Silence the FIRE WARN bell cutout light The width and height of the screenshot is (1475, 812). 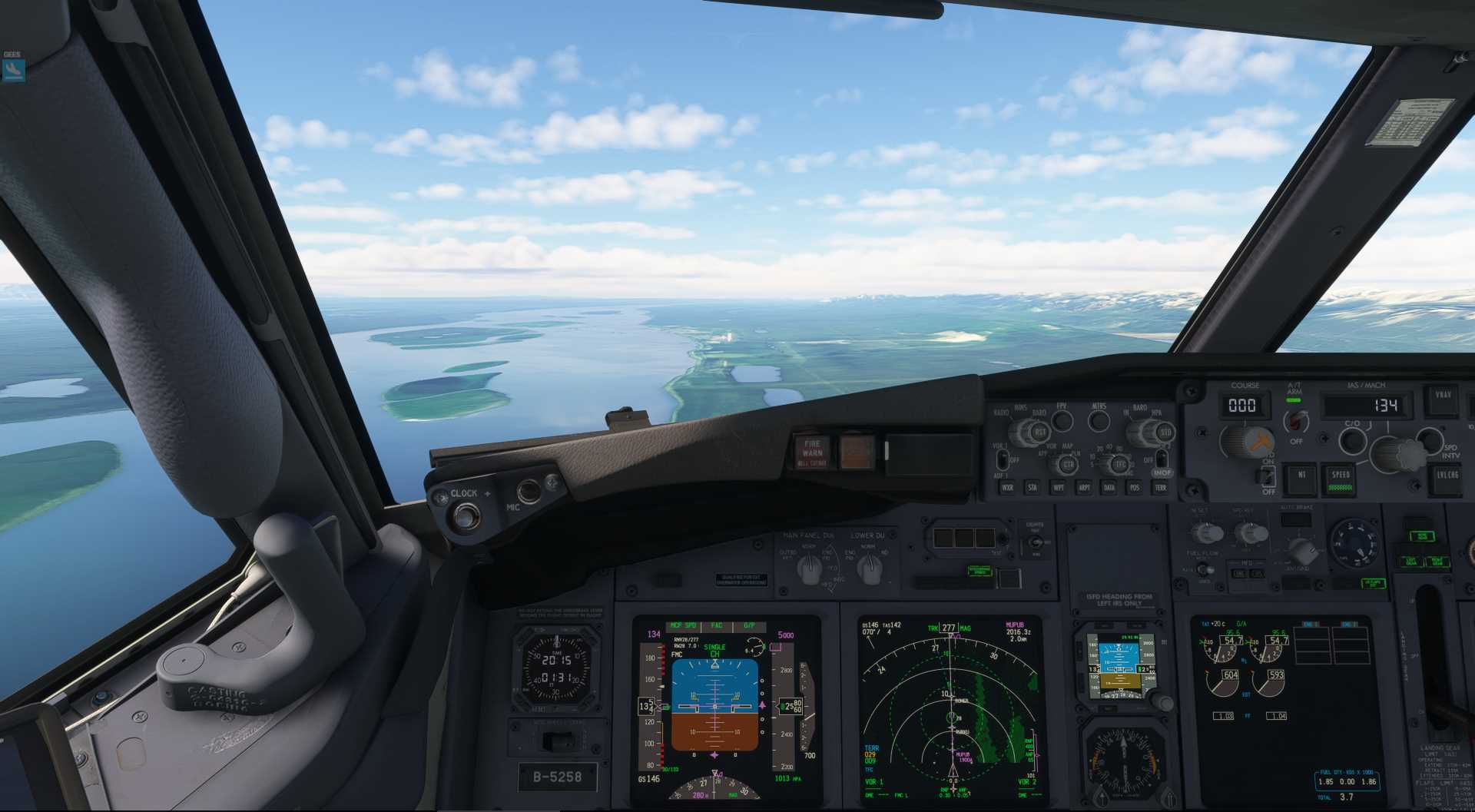click(812, 452)
